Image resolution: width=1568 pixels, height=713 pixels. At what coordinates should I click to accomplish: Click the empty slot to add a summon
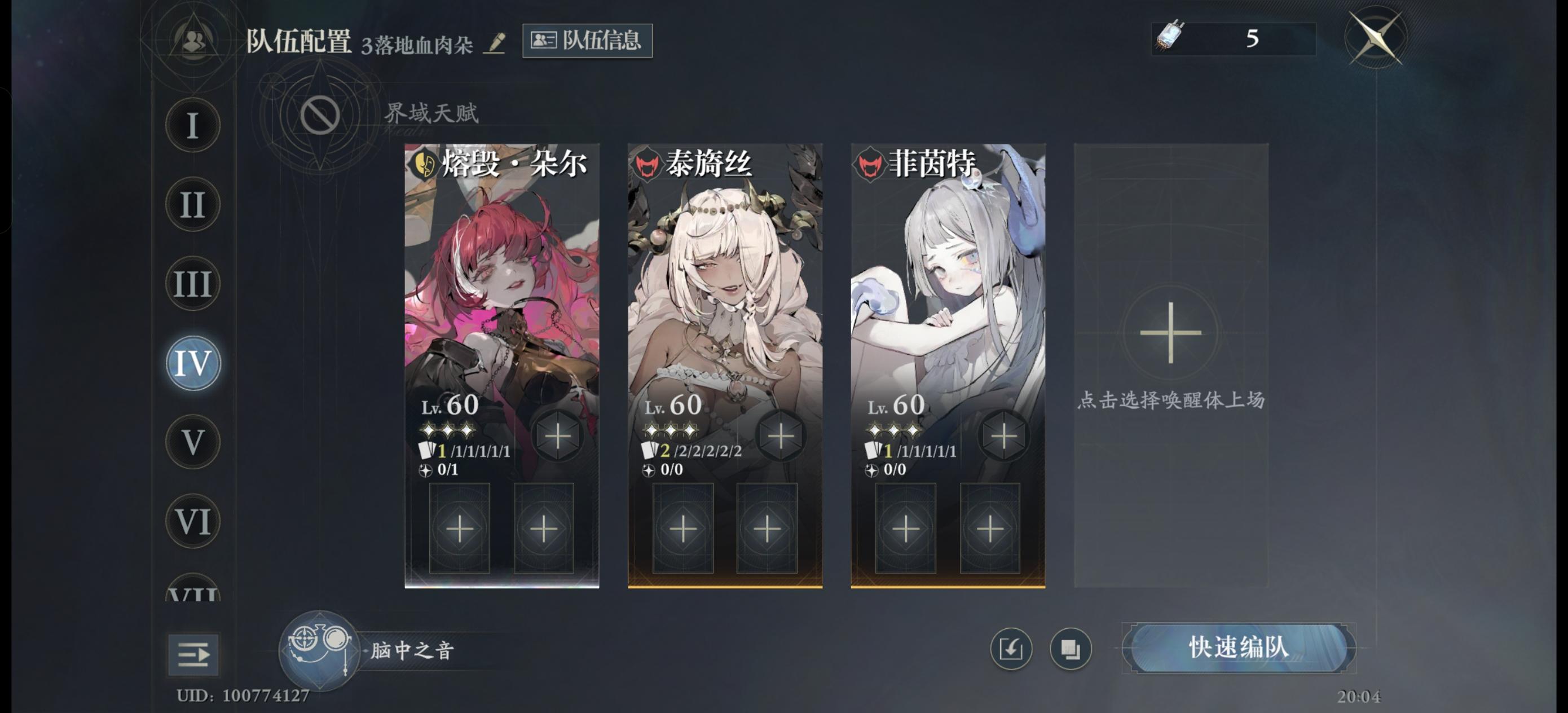[x=1170, y=332]
